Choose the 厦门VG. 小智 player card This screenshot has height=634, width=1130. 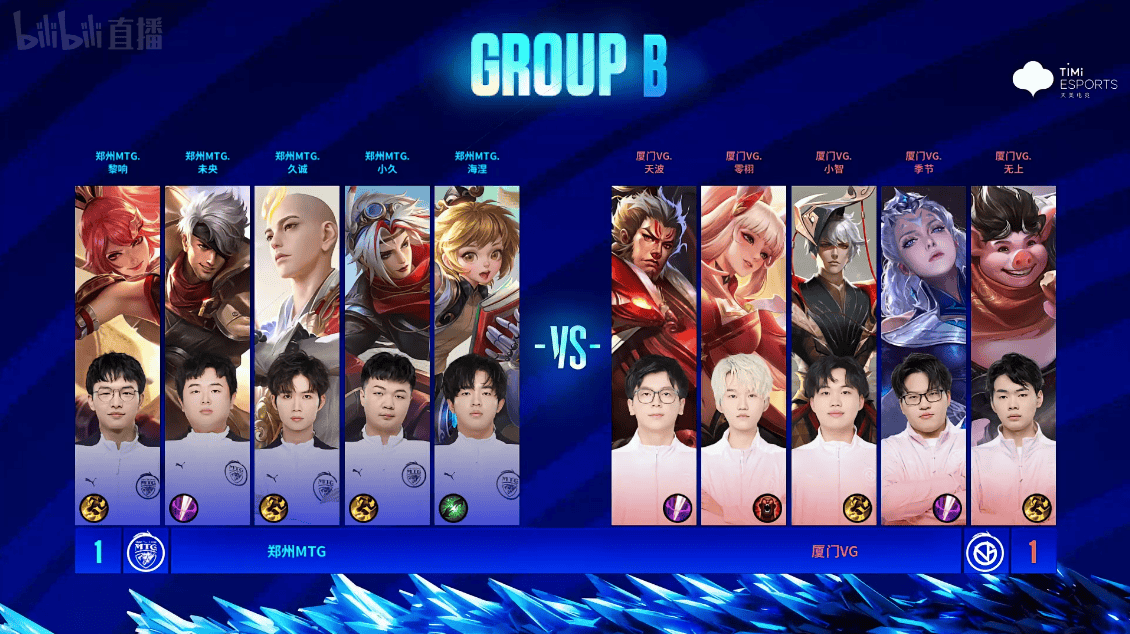click(x=834, y=355)
